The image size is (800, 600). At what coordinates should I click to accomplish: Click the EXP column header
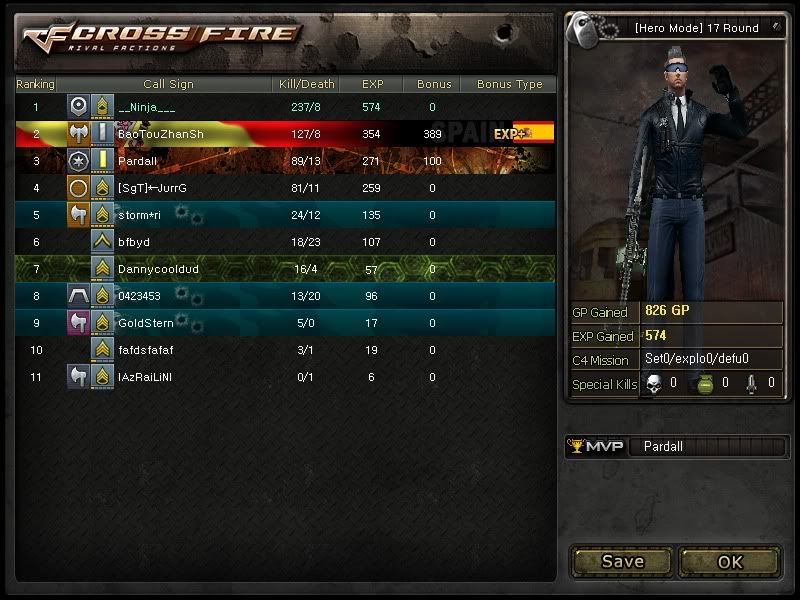click(372, 85)
